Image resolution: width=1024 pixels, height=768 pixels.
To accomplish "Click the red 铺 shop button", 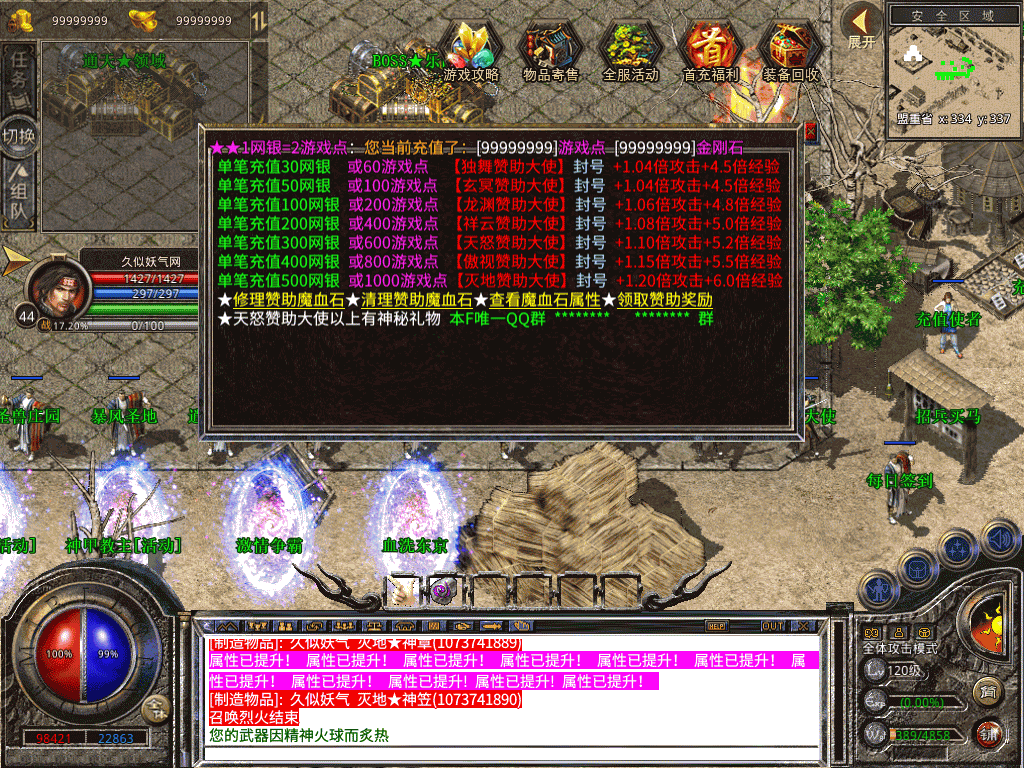I will pos(989,733).
